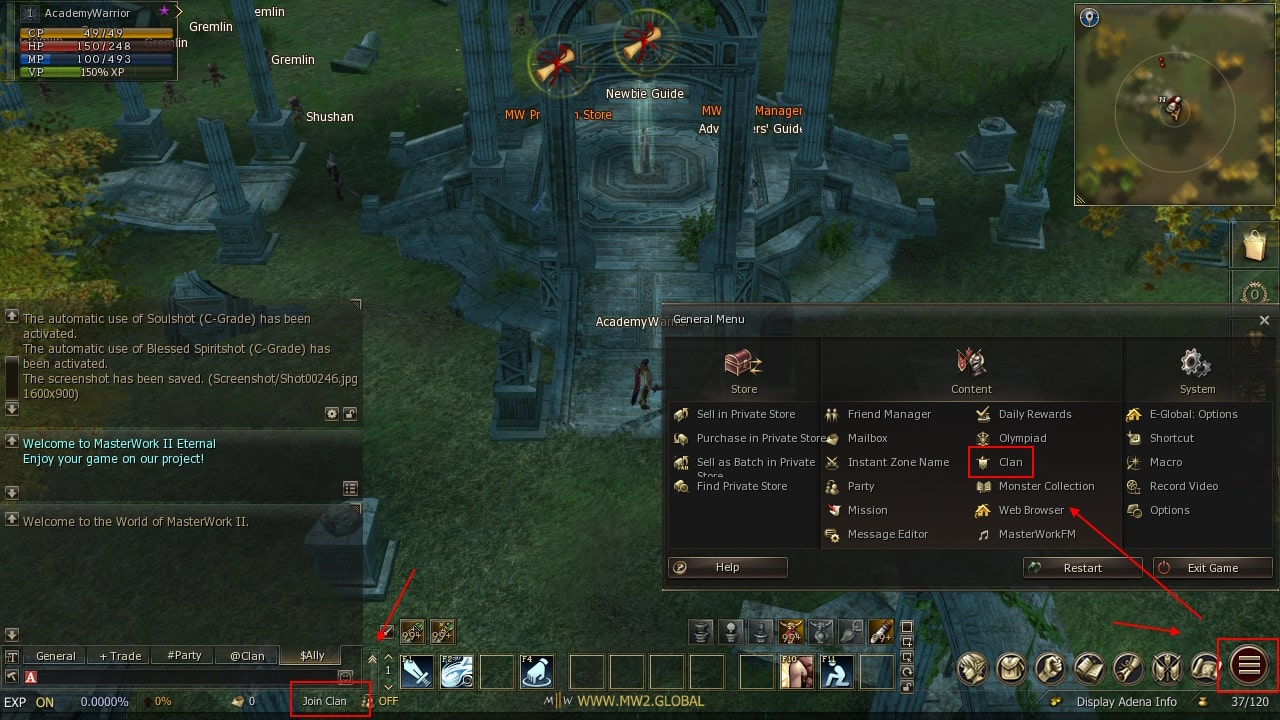Screen dimensions: 1280x720
Task: Toggle the main menu hamburger button
Action: [1248, 665]
